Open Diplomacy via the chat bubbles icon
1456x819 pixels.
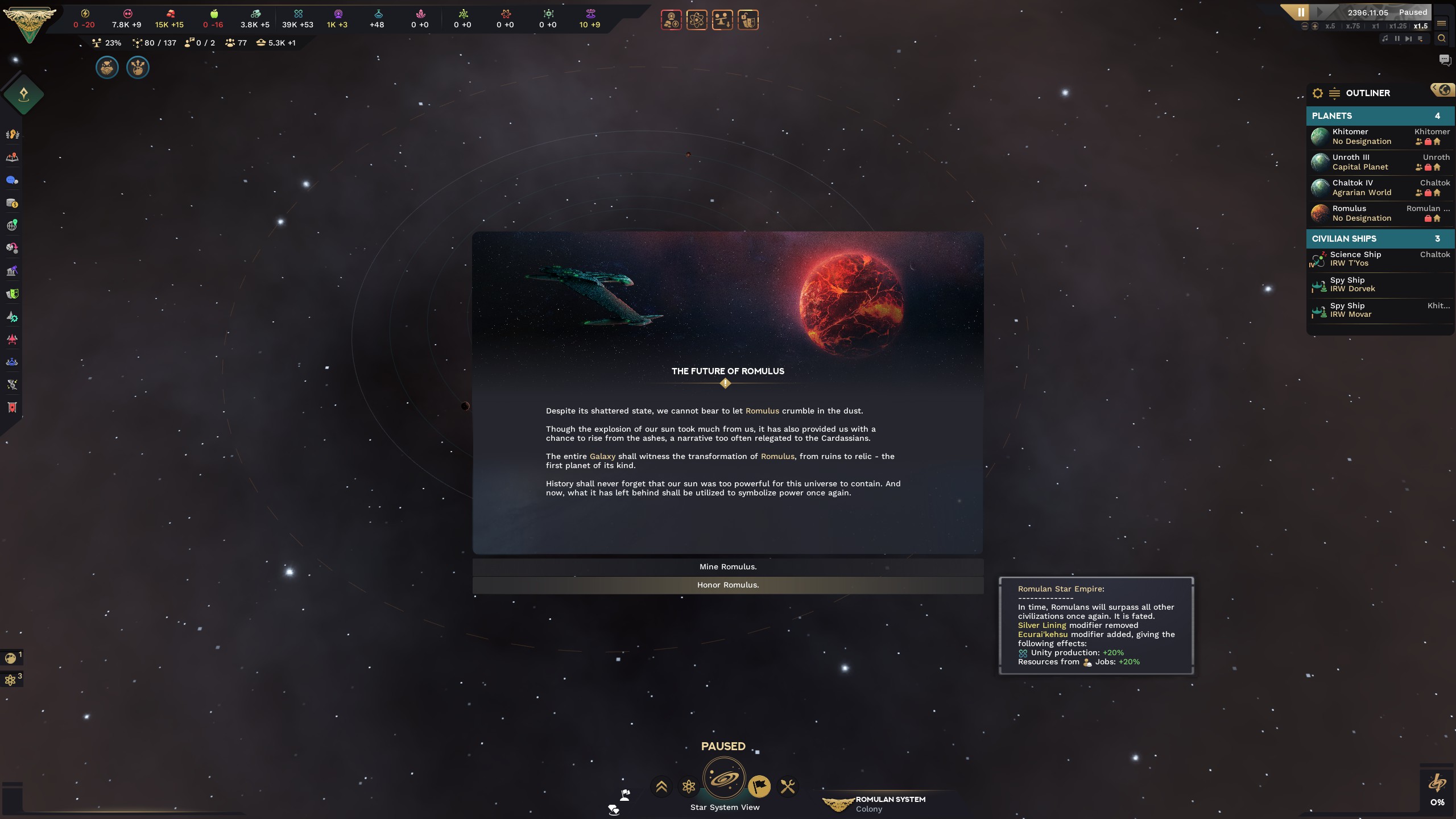click(12, 180)
